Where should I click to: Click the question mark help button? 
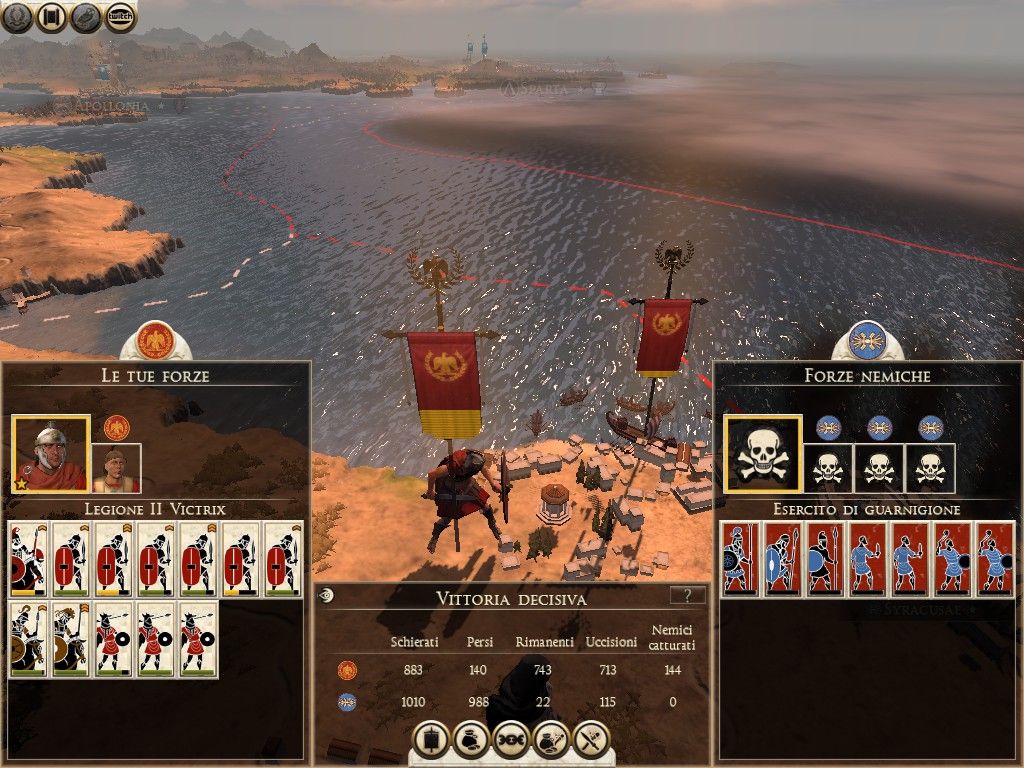pyautogui.click(x=687, y=596)
